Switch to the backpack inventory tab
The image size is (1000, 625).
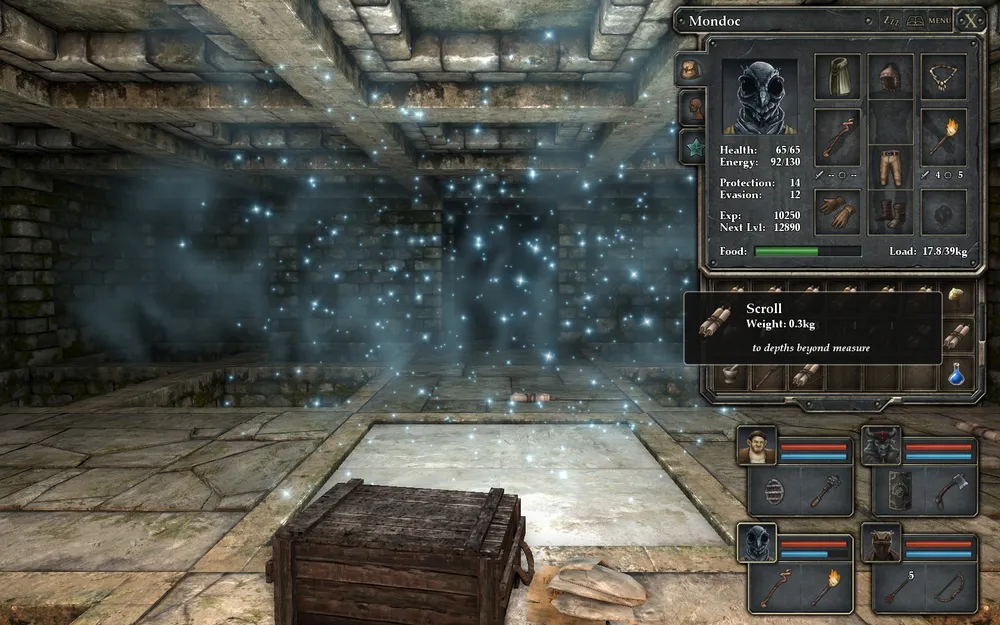tap(690, 70)
